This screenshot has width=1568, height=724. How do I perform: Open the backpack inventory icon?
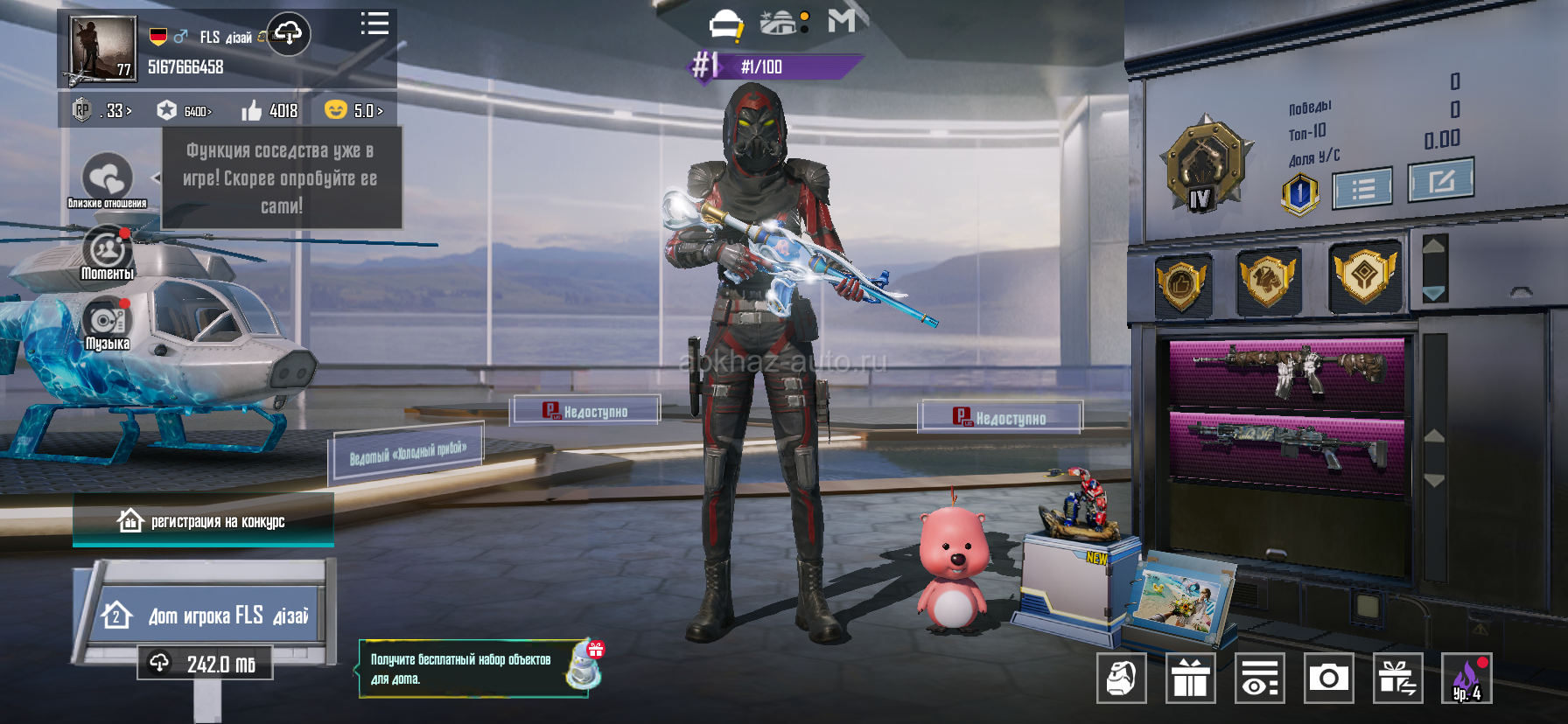tap(1121, 678)
